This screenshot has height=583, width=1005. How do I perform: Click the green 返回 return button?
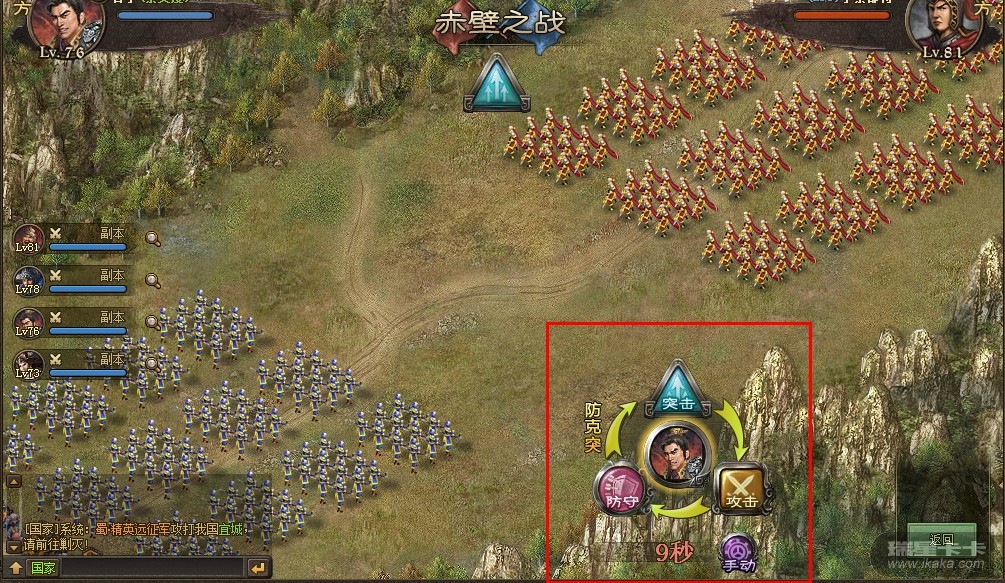pos(941,540)
